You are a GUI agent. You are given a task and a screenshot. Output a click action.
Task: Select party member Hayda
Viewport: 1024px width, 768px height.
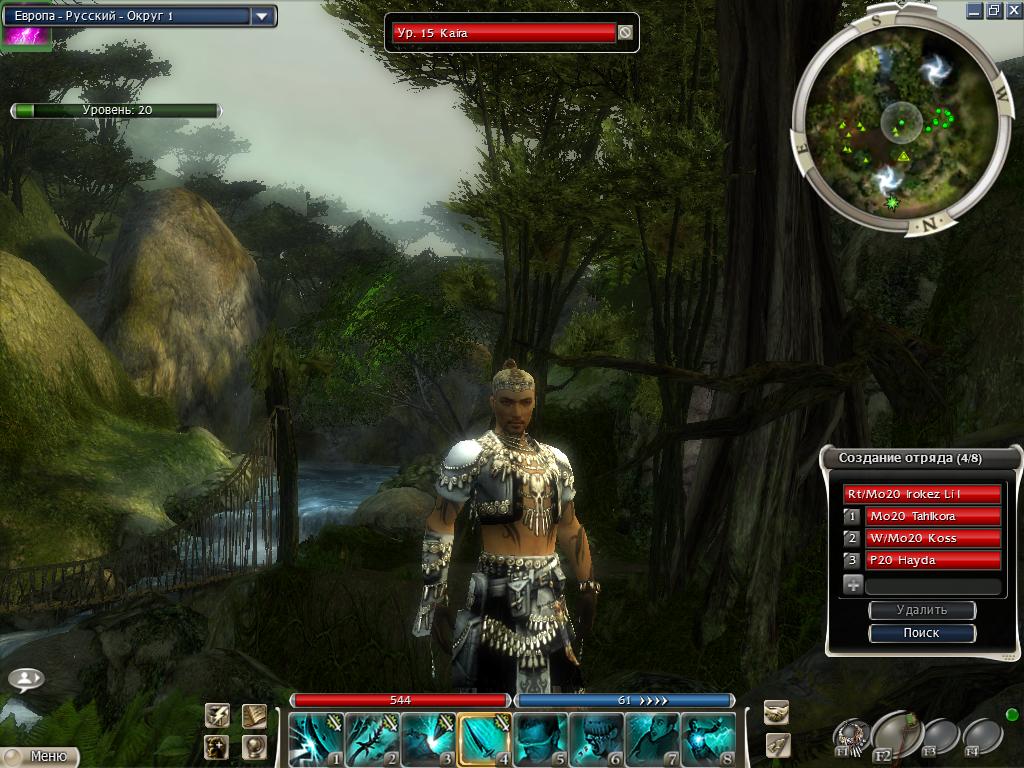[932, 560]
